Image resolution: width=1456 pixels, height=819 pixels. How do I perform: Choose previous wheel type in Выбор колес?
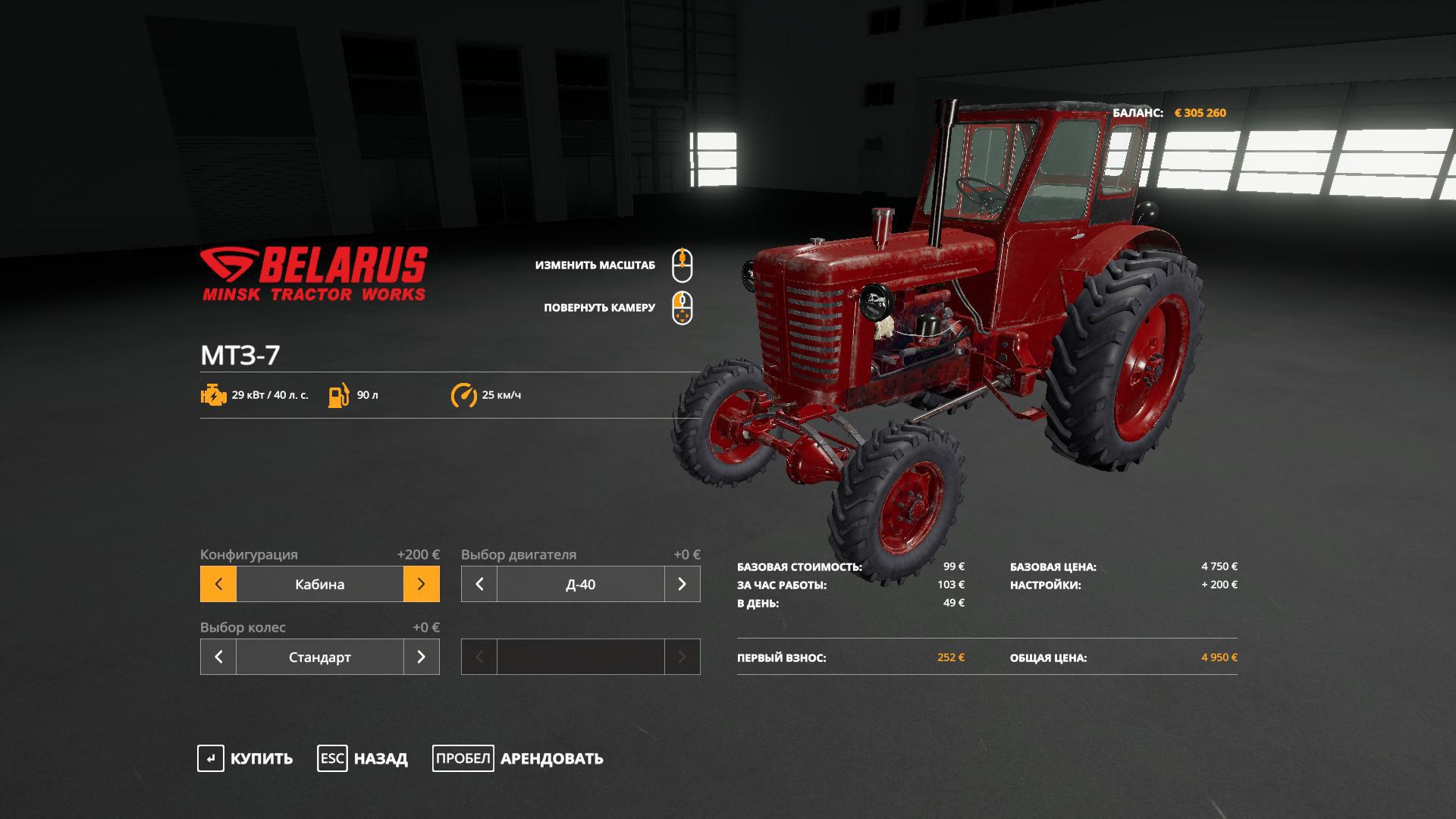point(218,657)
